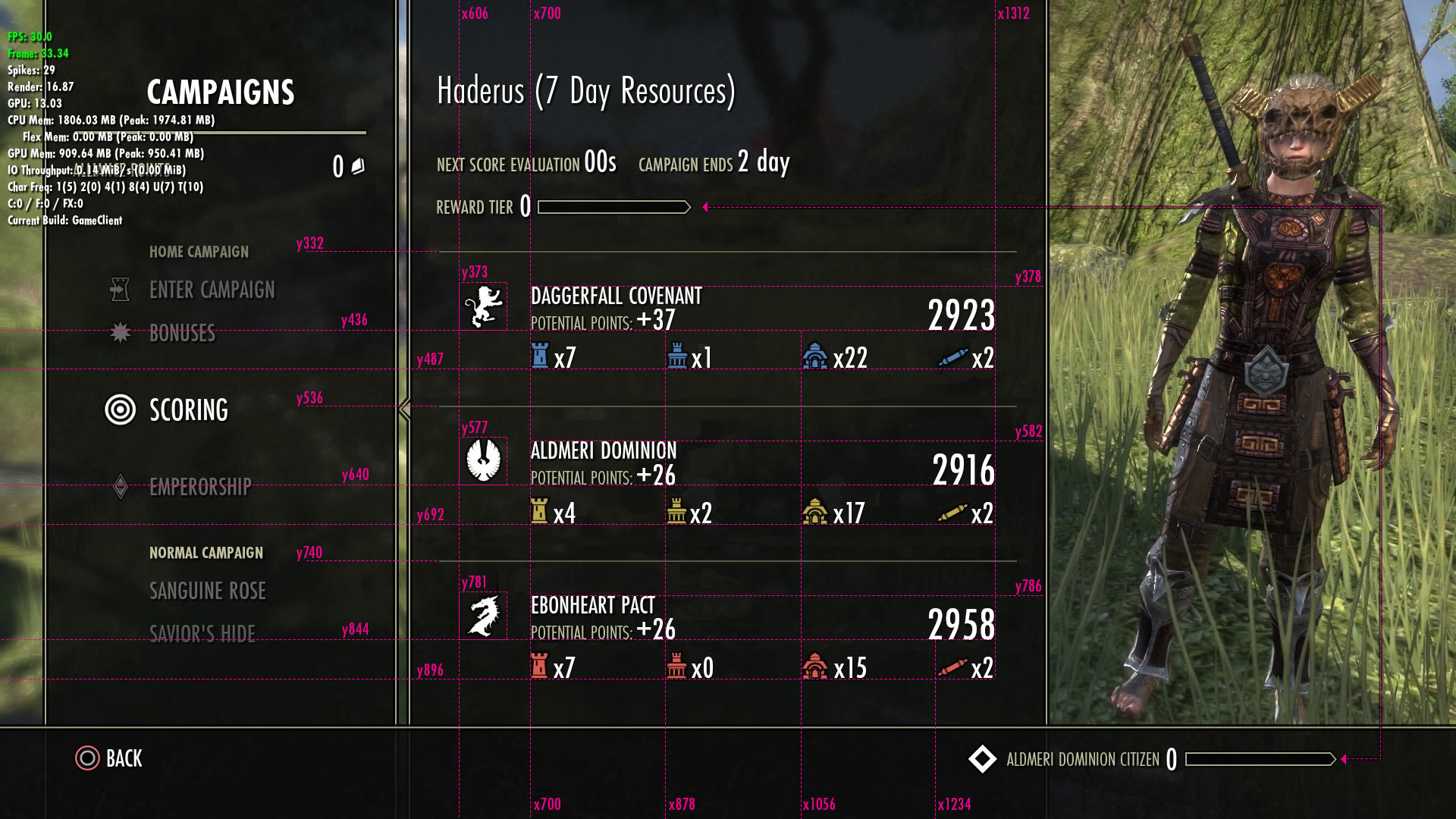Pick the Savior's Hide campaign
Viewport: 1456px width, 819px height.
(x=202, y=633)
